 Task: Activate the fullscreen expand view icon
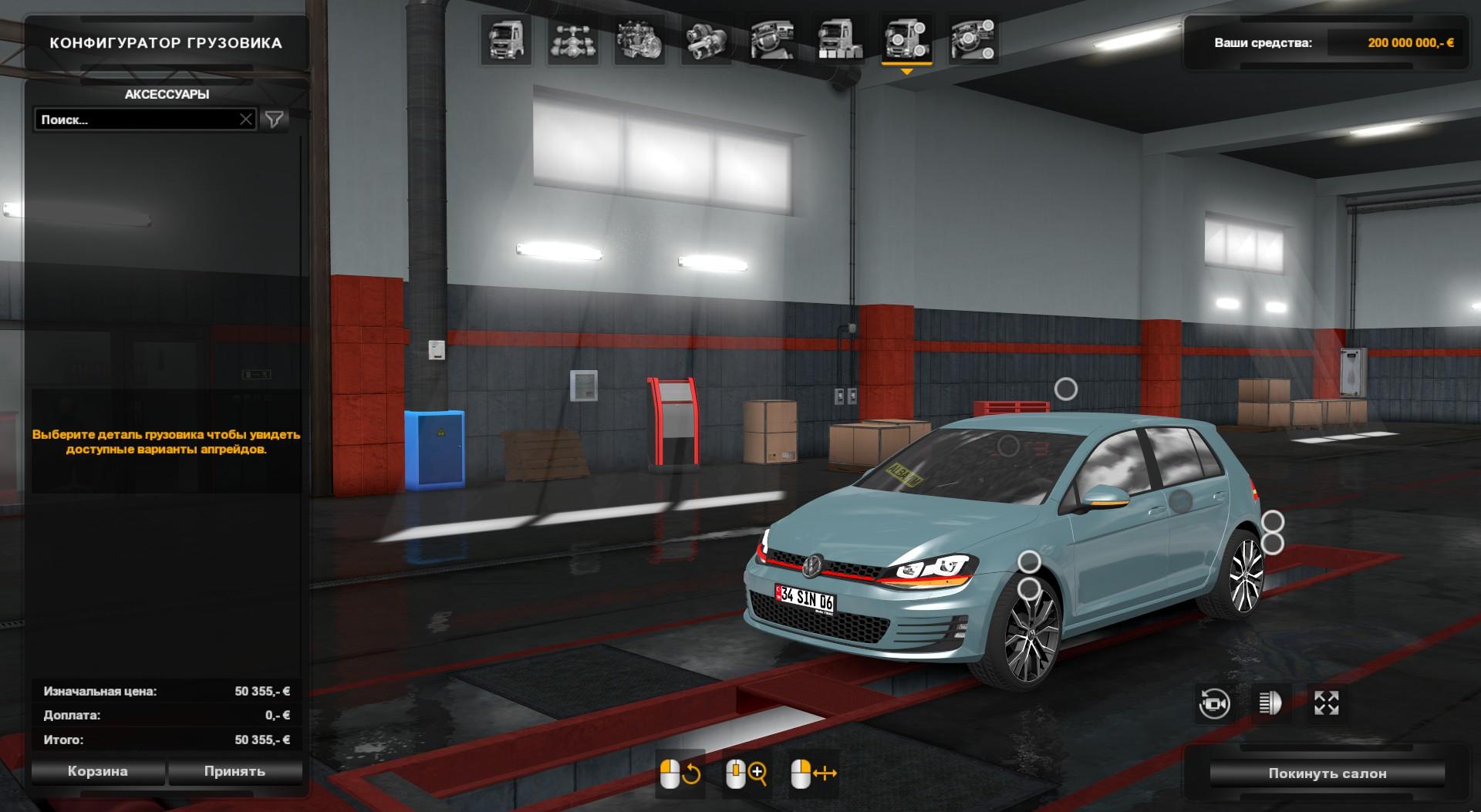click(x=1326, y=703)
